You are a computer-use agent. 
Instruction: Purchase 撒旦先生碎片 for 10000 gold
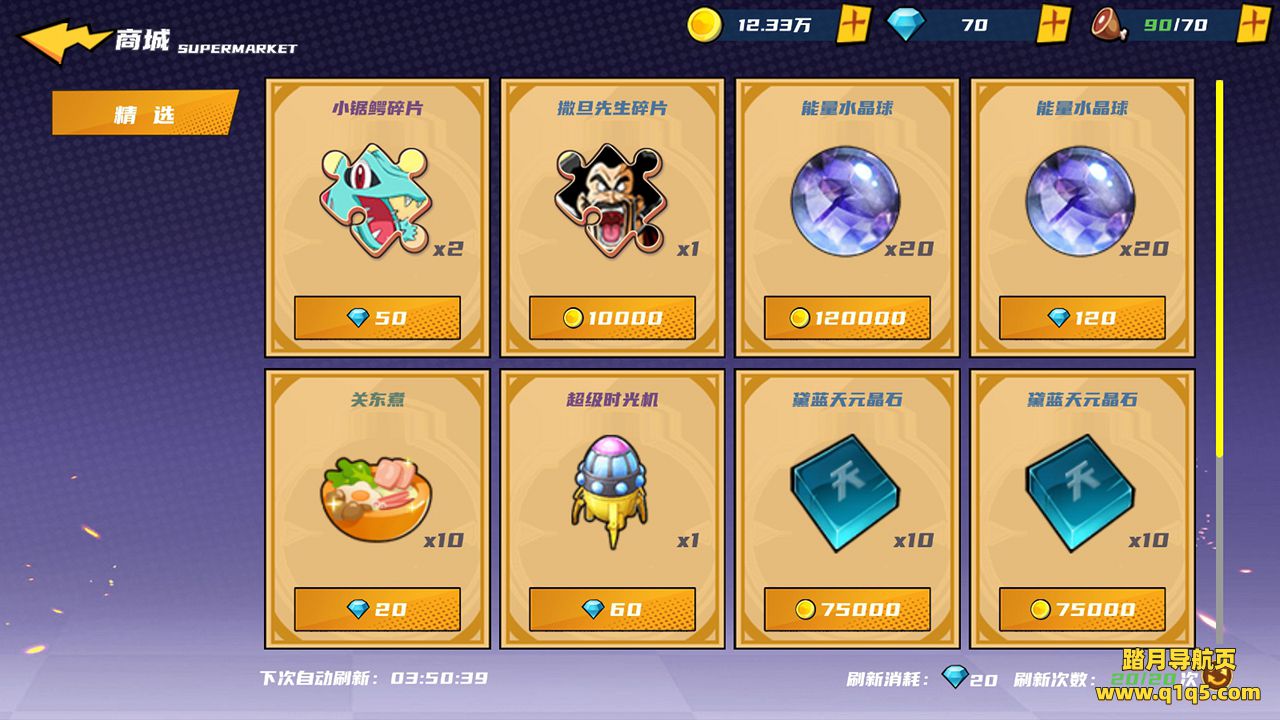[612, 318]
